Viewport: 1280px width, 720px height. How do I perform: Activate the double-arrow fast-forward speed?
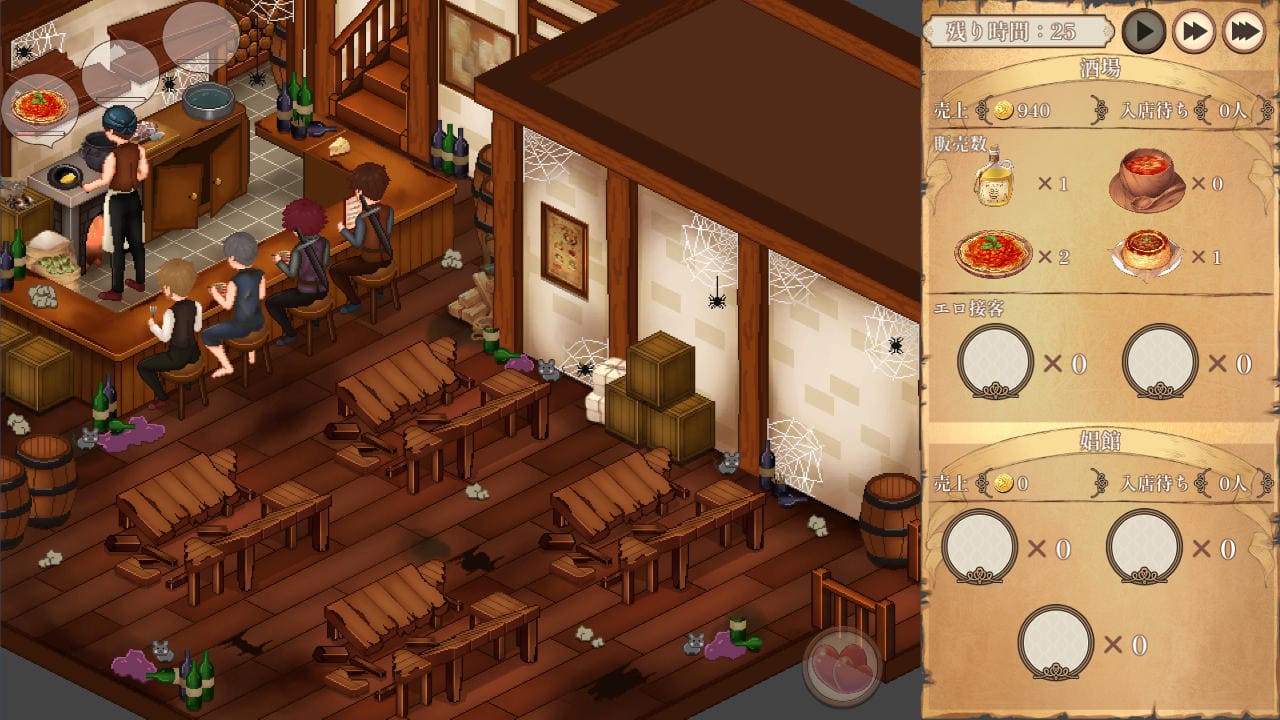pos(1193,32)
